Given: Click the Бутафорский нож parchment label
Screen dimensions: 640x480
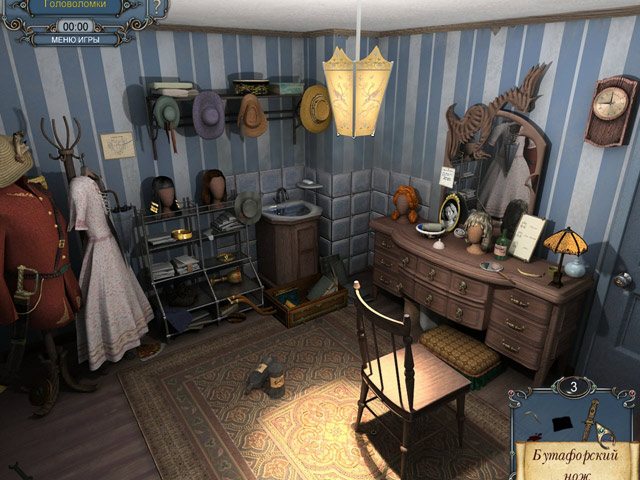Looking at the screenshot, I should pos(574,462).
